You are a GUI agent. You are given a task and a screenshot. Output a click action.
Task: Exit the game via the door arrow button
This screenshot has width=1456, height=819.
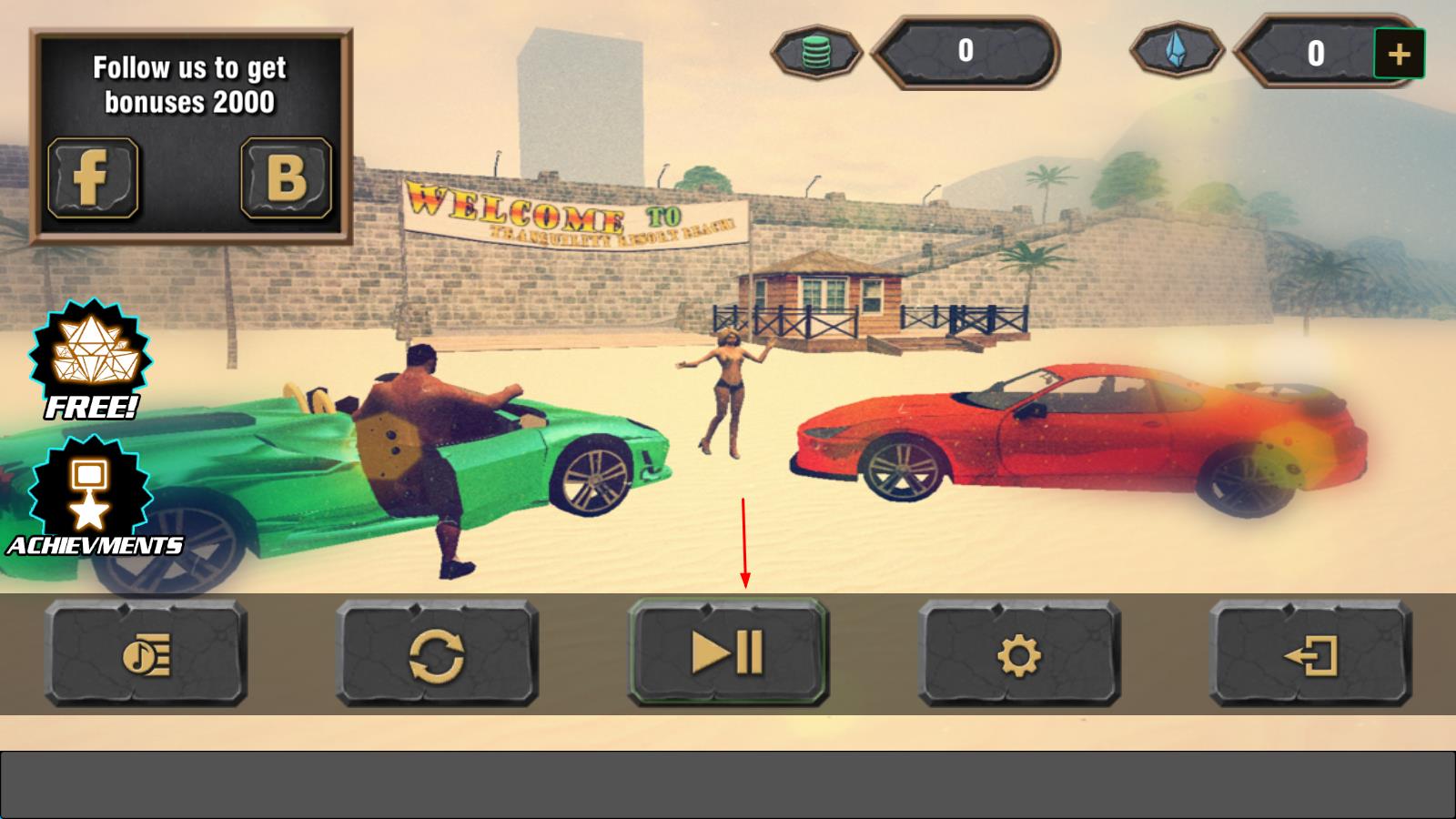(x=1310, y=654)
